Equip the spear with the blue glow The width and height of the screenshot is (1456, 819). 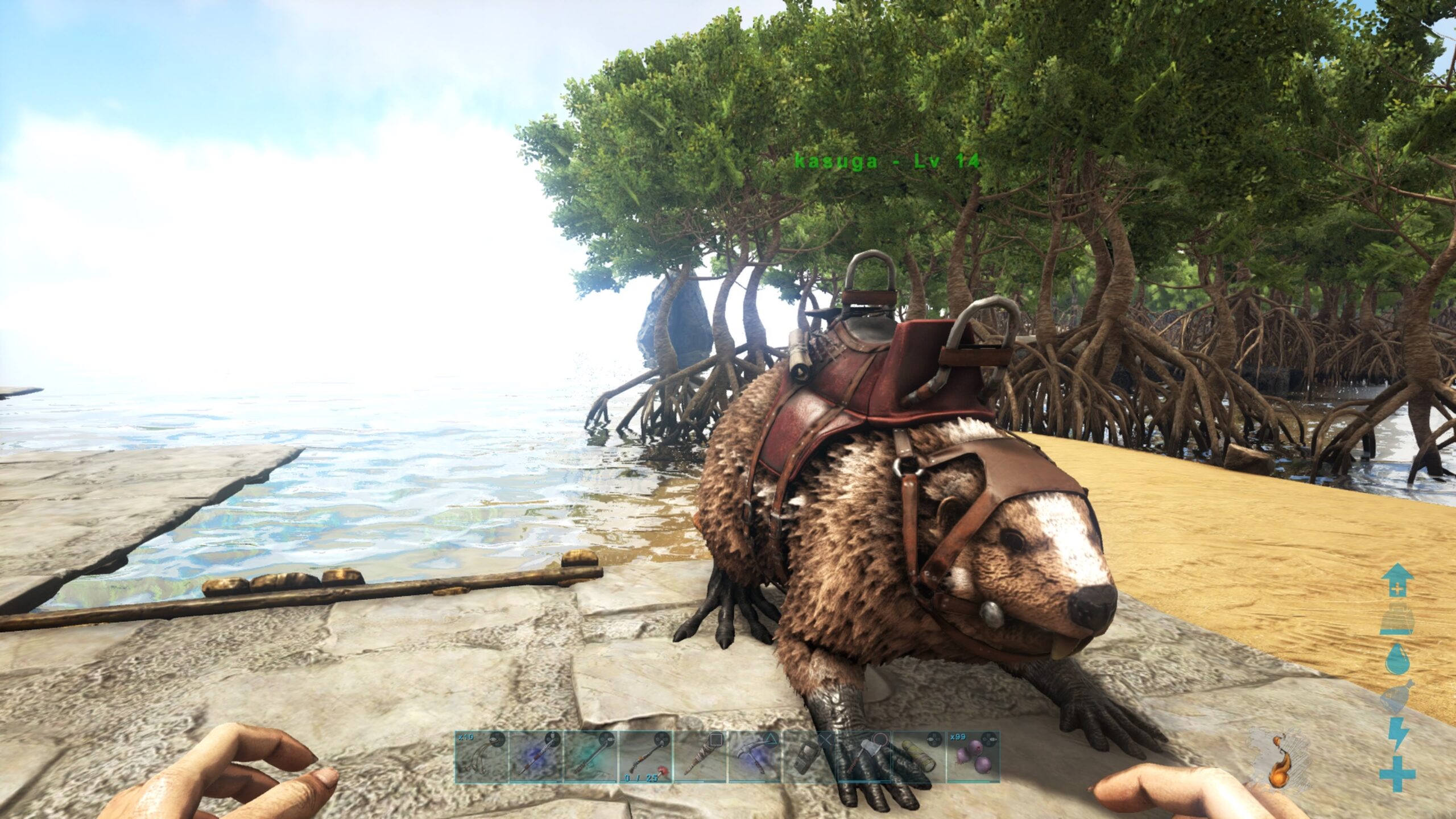pos(536,756)
